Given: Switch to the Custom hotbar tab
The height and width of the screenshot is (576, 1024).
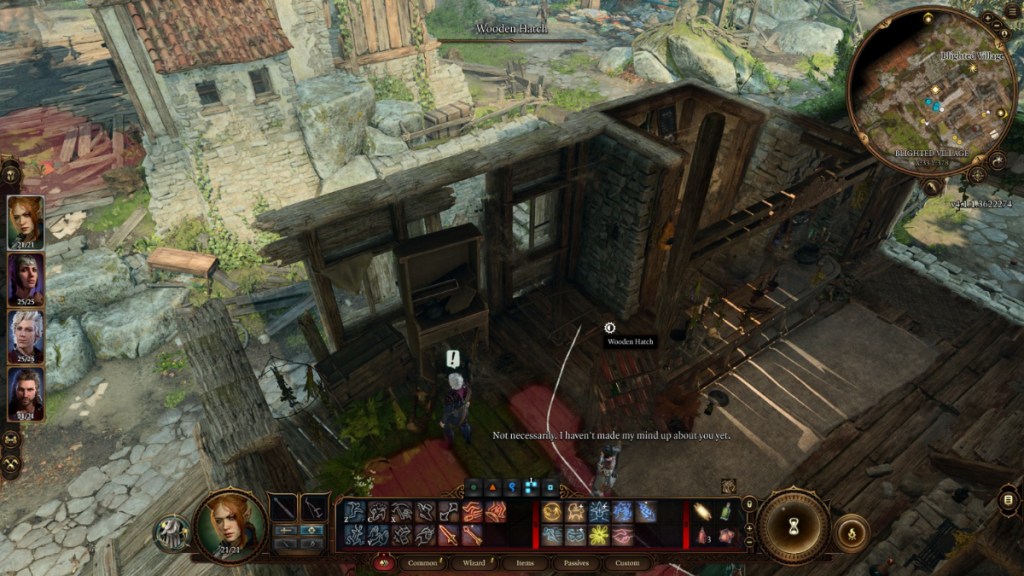Looking at the screenshot, I should [626, 563].
